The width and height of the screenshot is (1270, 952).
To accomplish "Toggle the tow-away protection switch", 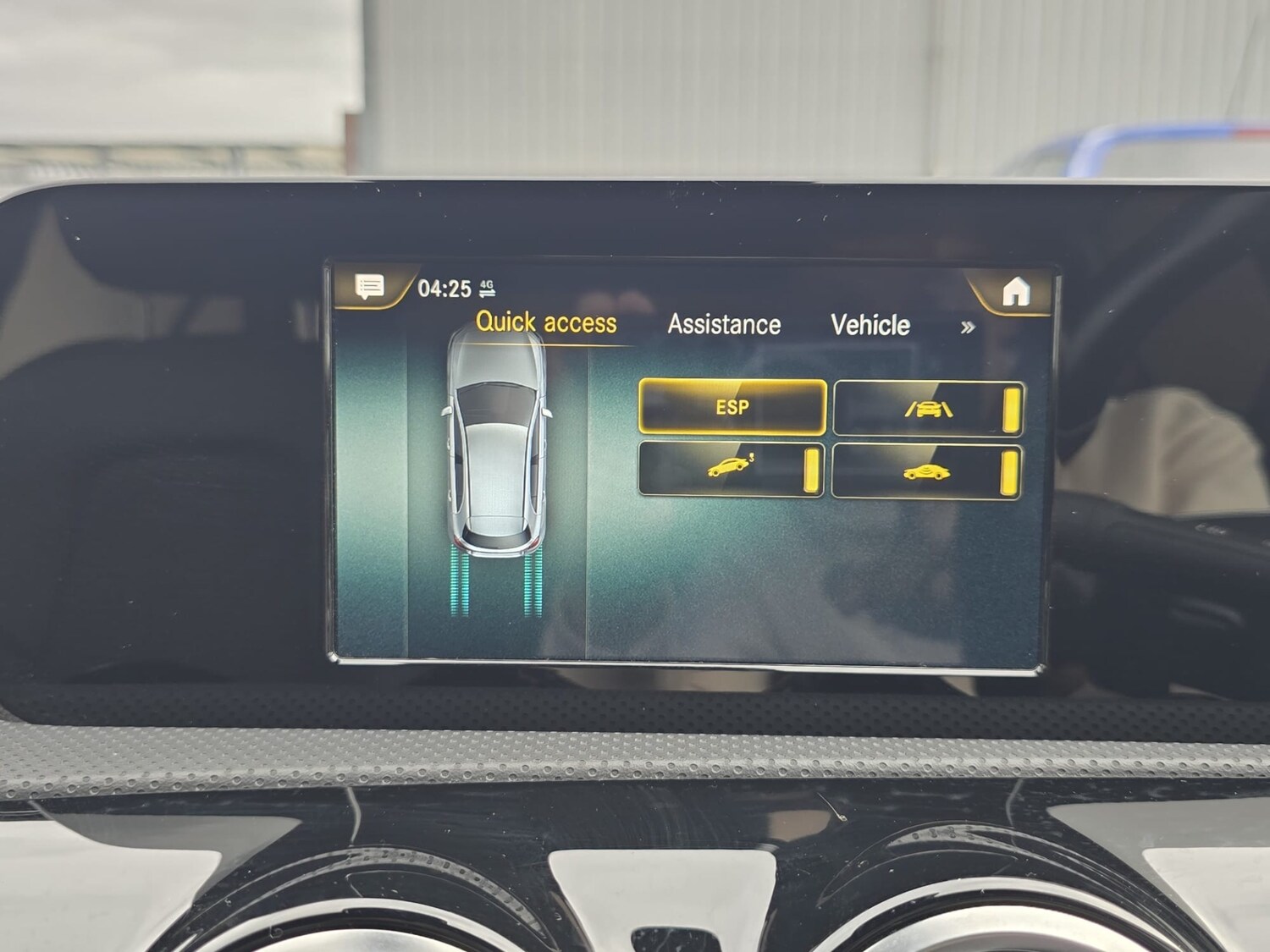I will pyautogui.click(x=811, y=472).
